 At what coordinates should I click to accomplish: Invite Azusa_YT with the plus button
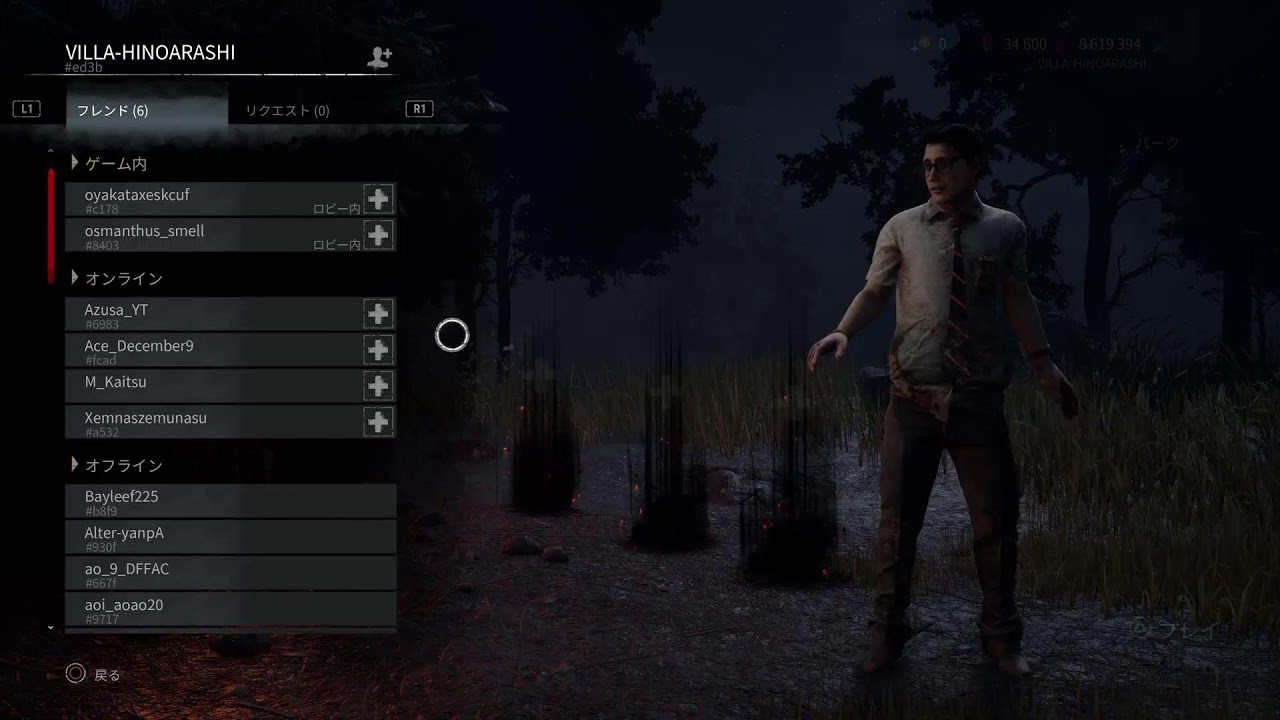(378, 314)
